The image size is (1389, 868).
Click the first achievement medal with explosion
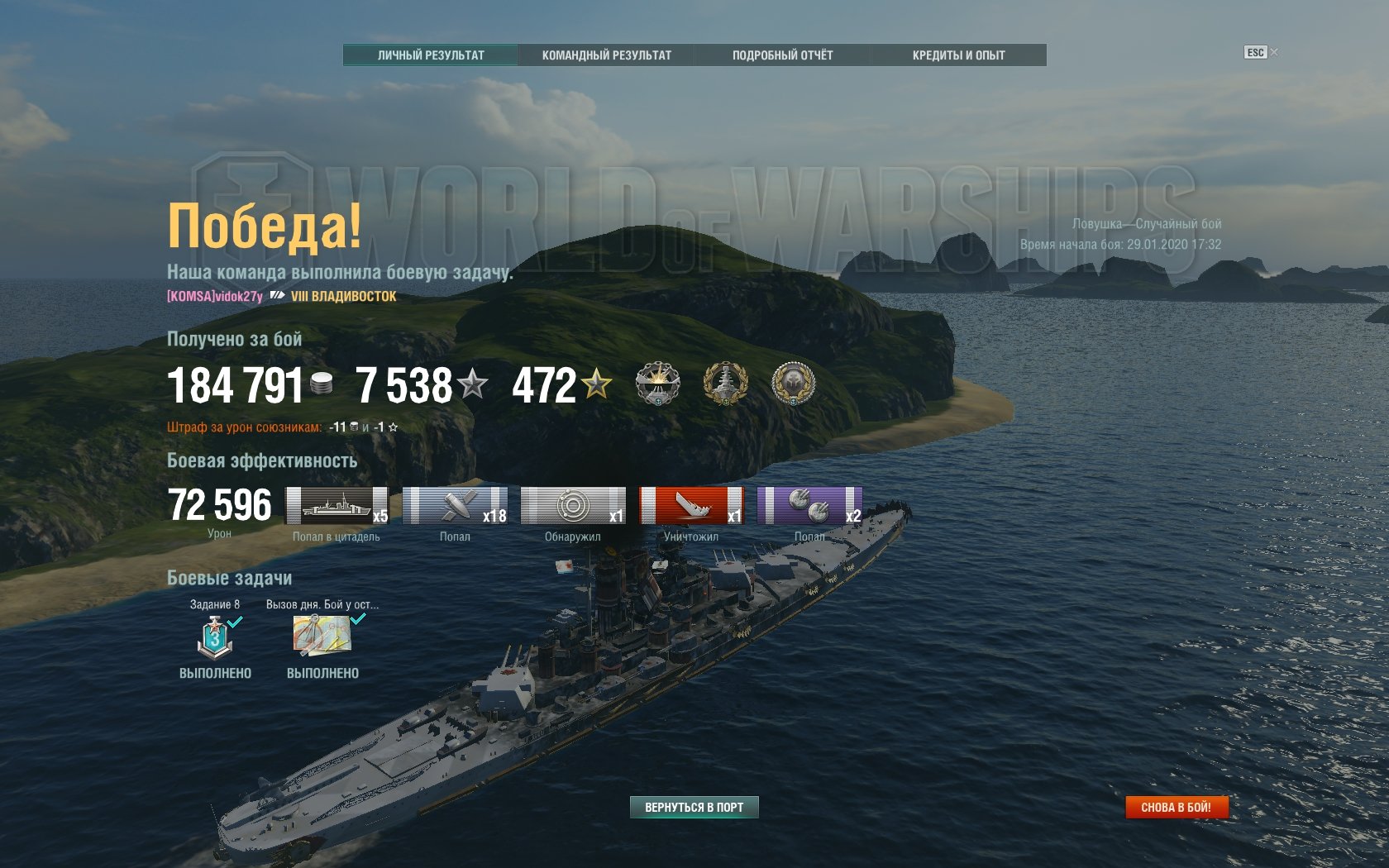click(x=657, y=384)
